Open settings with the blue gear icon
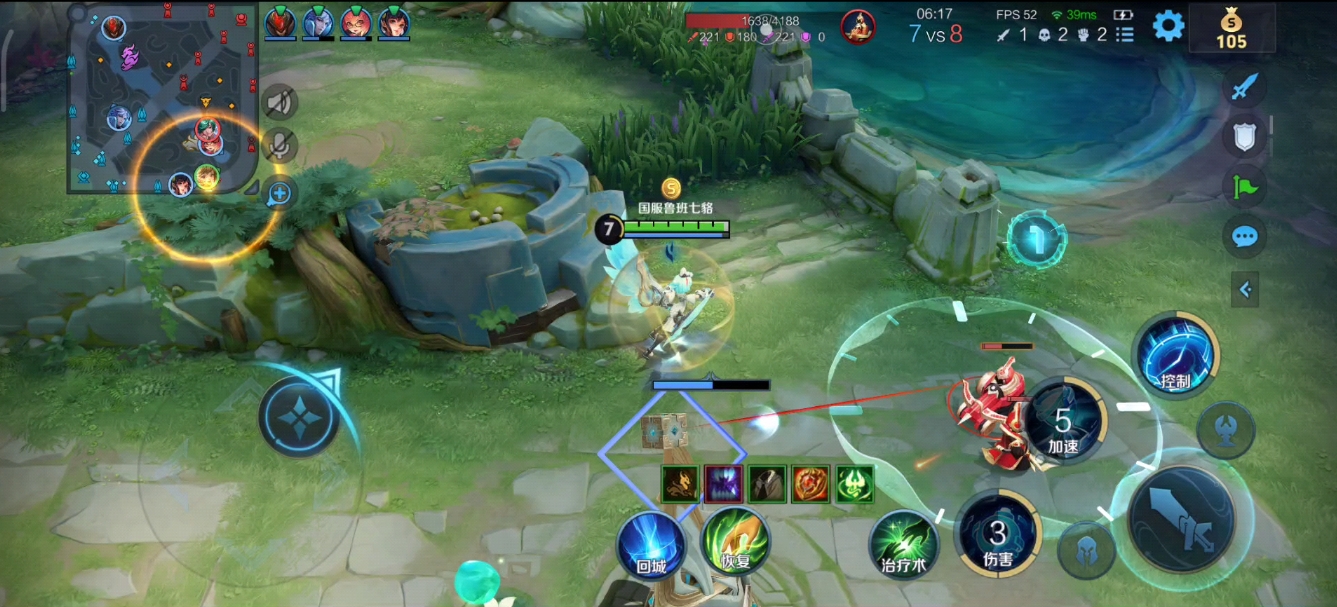 pos(1168,26)
